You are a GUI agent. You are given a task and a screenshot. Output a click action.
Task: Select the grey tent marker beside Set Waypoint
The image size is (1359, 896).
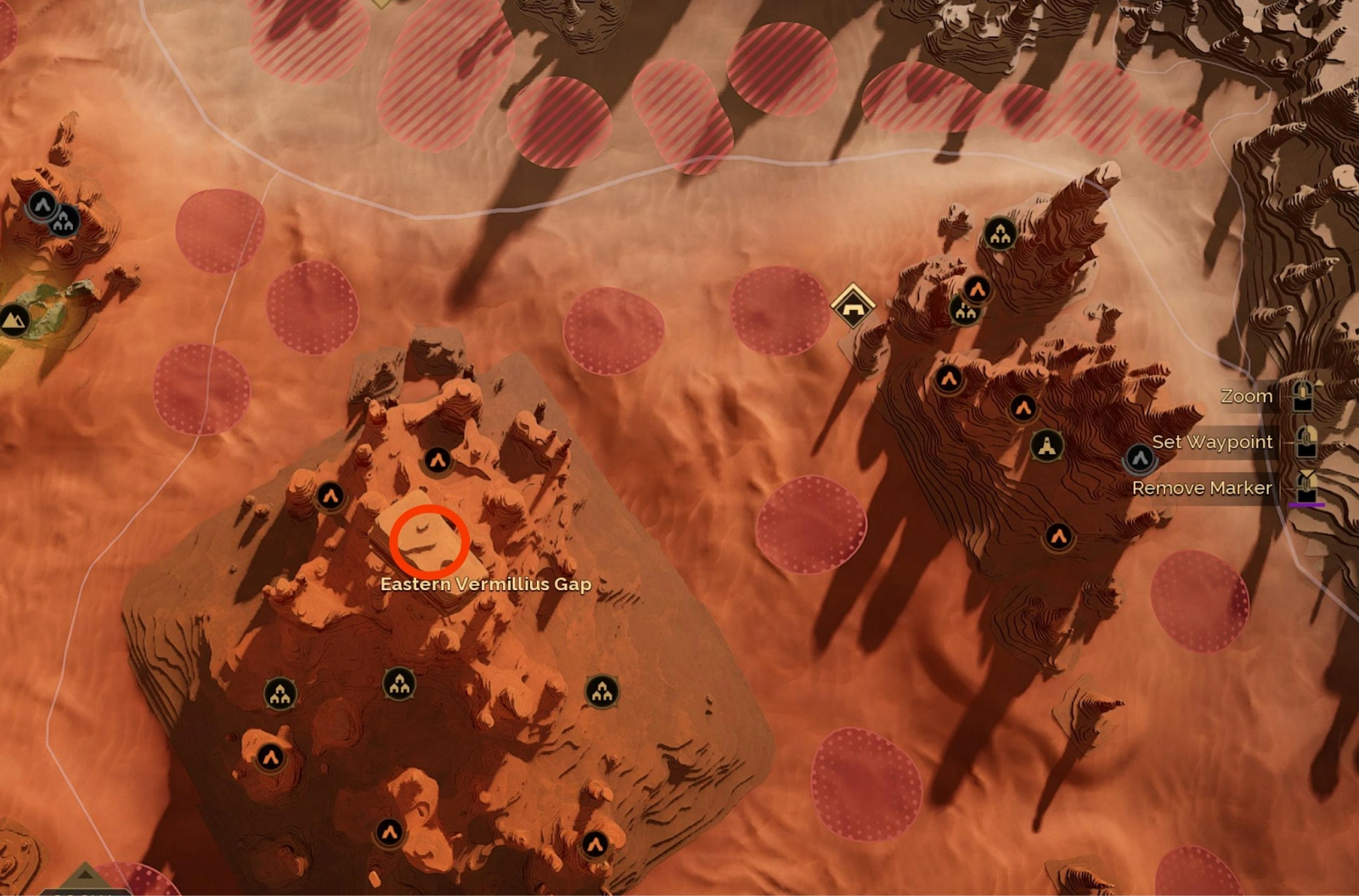coord(1140,459)
